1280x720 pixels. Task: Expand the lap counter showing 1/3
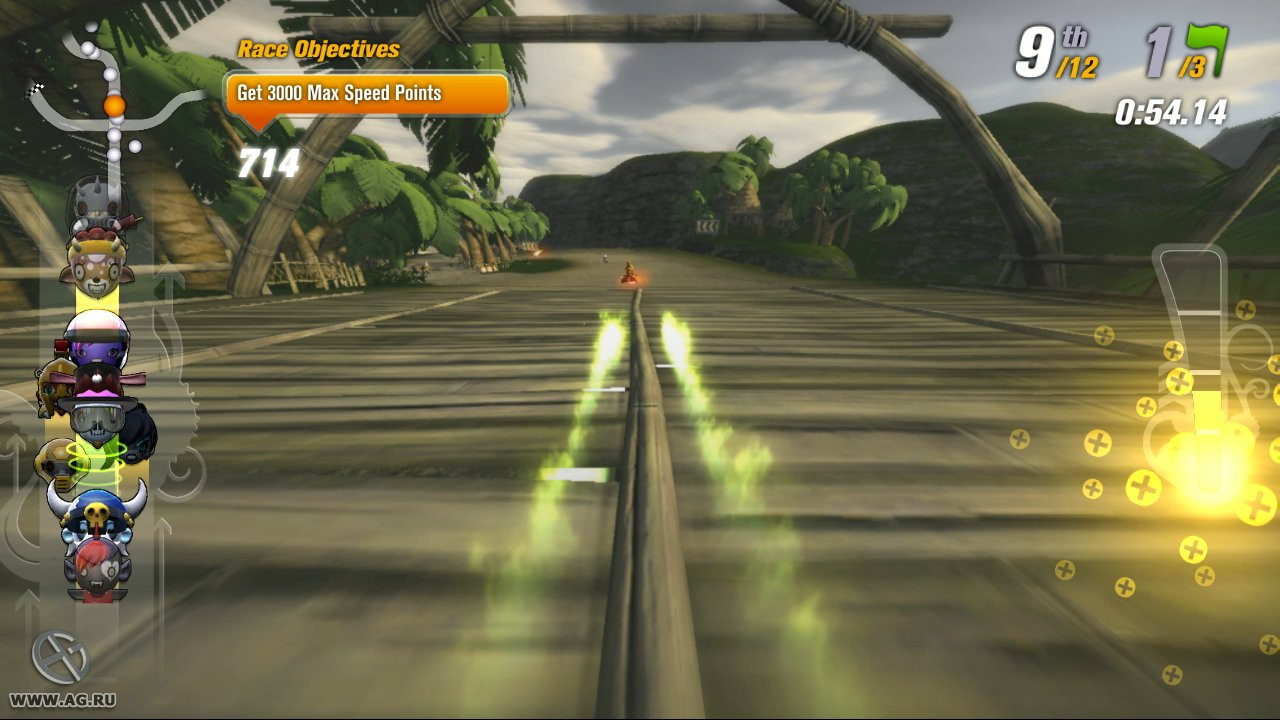(x=1175, y=57)
